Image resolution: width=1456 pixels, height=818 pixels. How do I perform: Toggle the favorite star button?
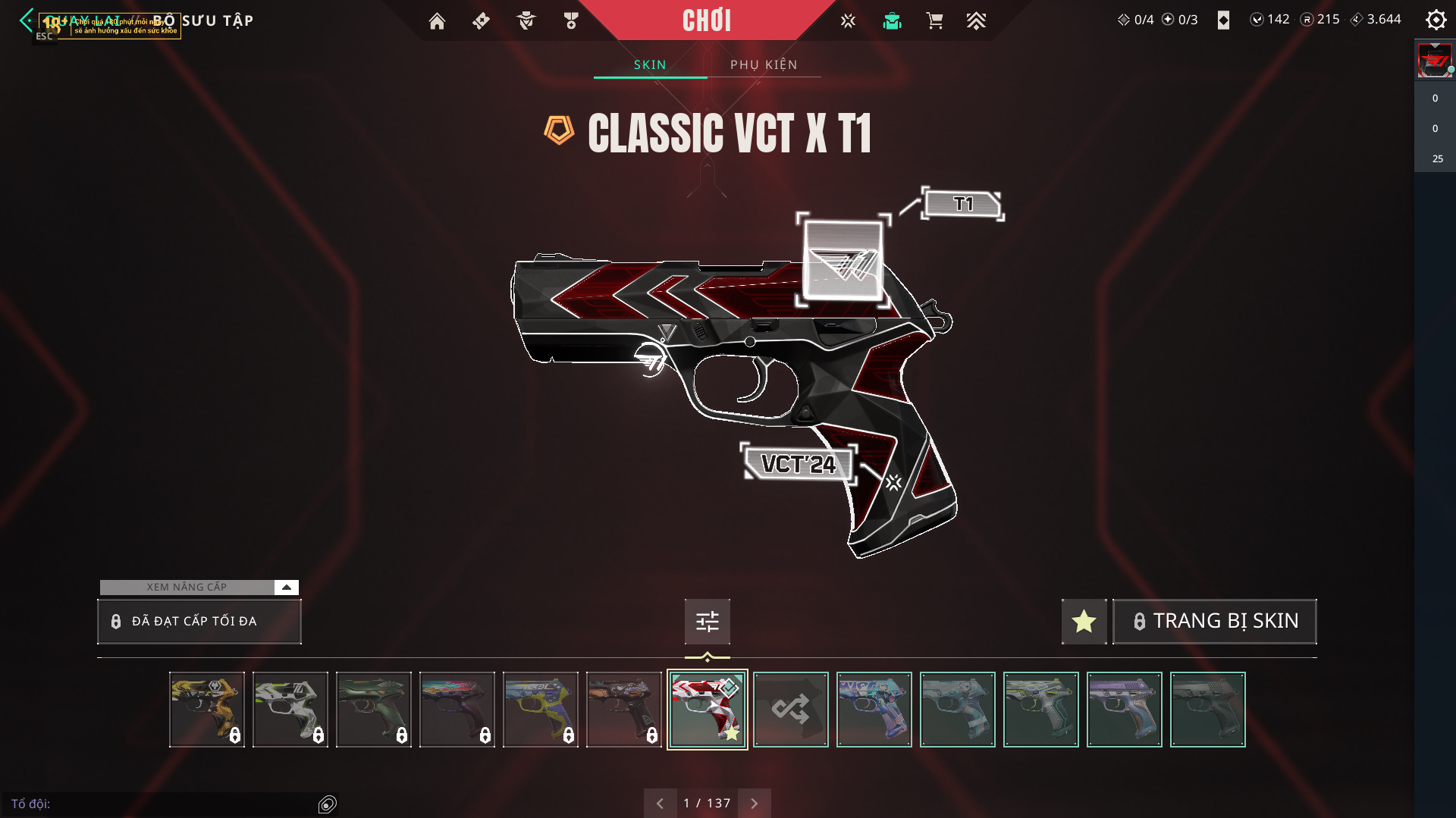point(1084,621)
